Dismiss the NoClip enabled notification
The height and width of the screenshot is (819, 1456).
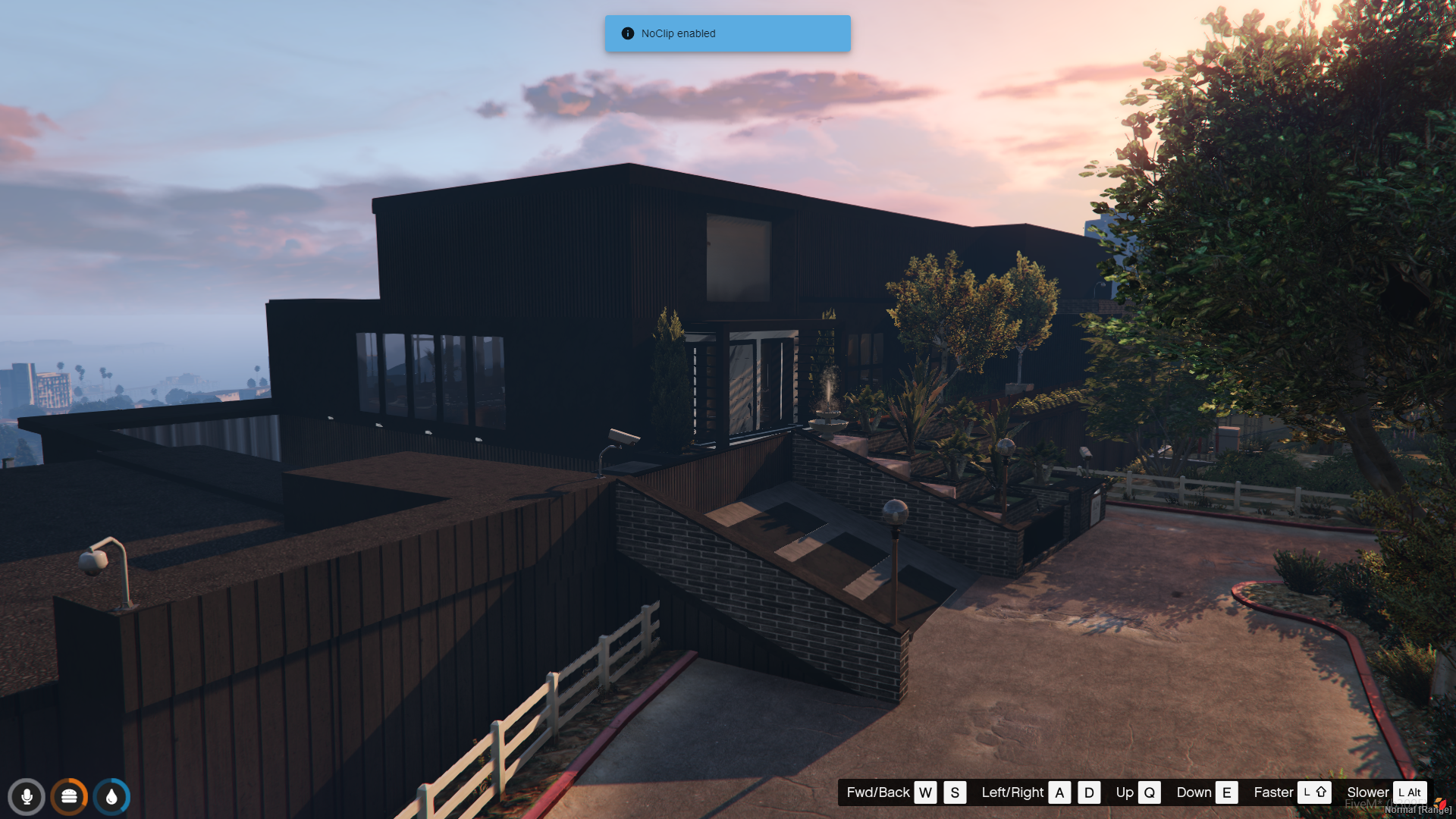click(x=727, y=33)
